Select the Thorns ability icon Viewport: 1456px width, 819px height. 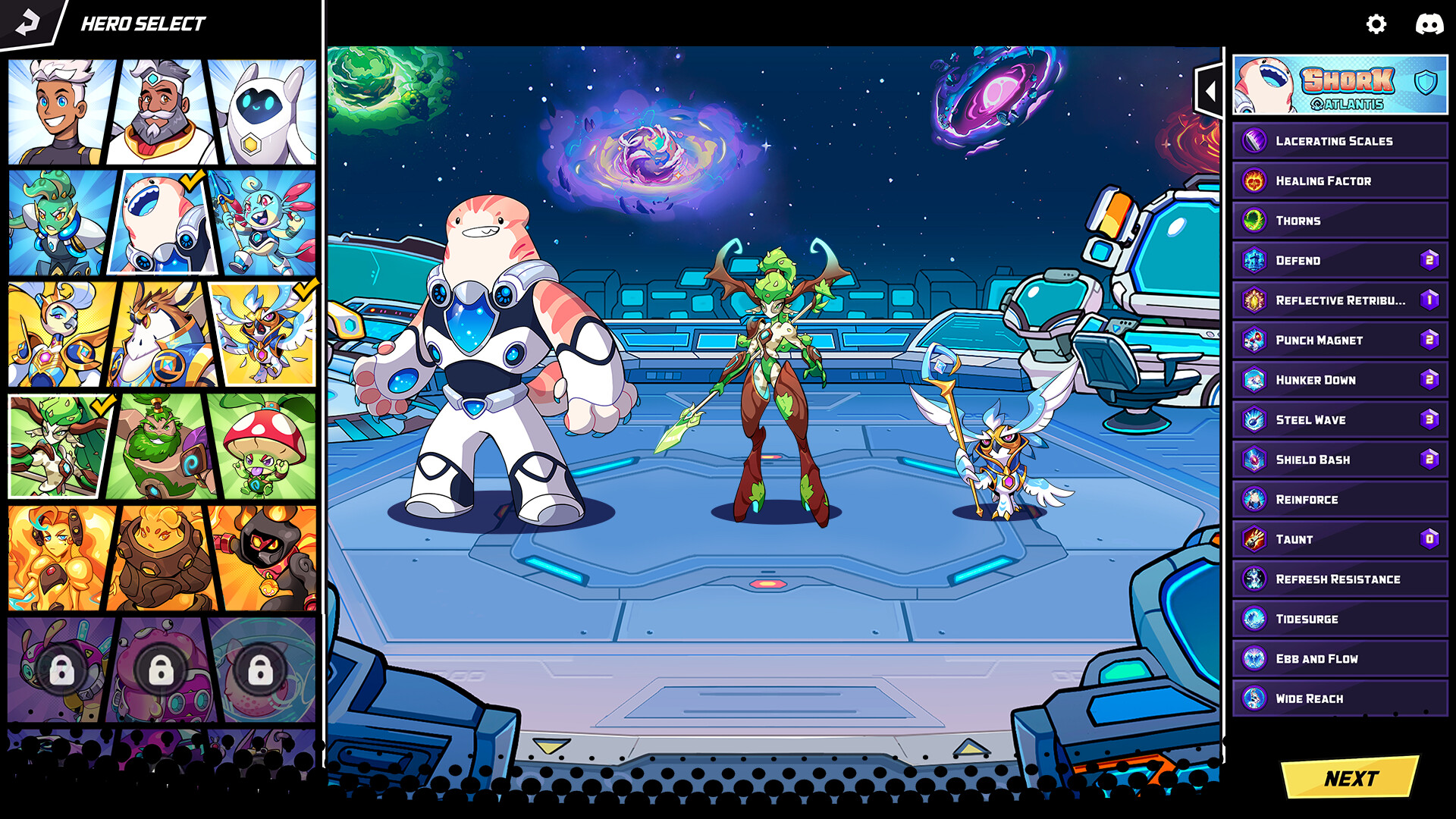click(x=1256, y=221)
